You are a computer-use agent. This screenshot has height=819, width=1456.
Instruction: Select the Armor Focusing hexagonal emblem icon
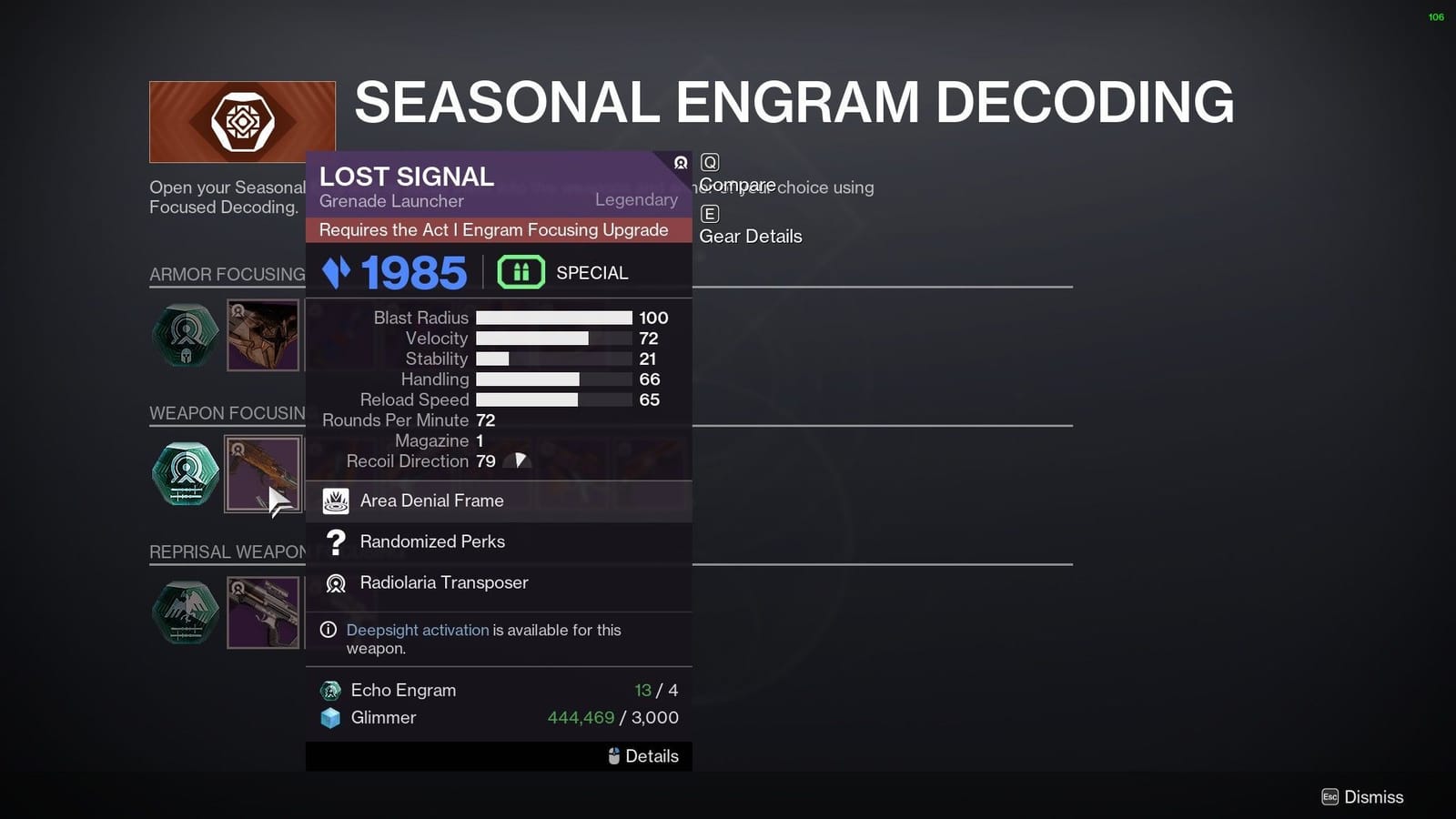pyautogui.click(x=186, y=335)
